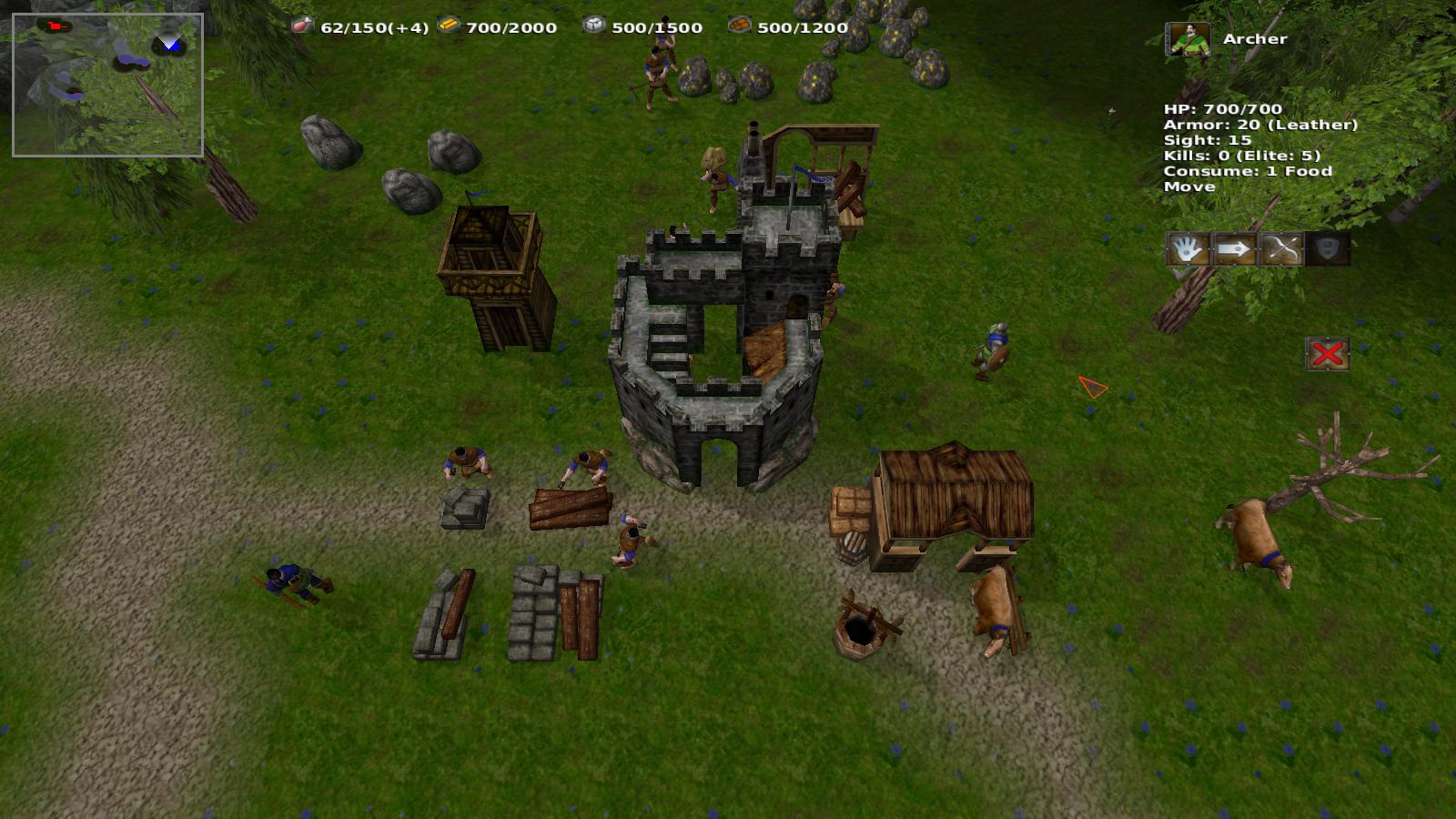Select the white hand stop command
The width and height of the screenshot is (1456, 819).
click(x=1188, y=248)
